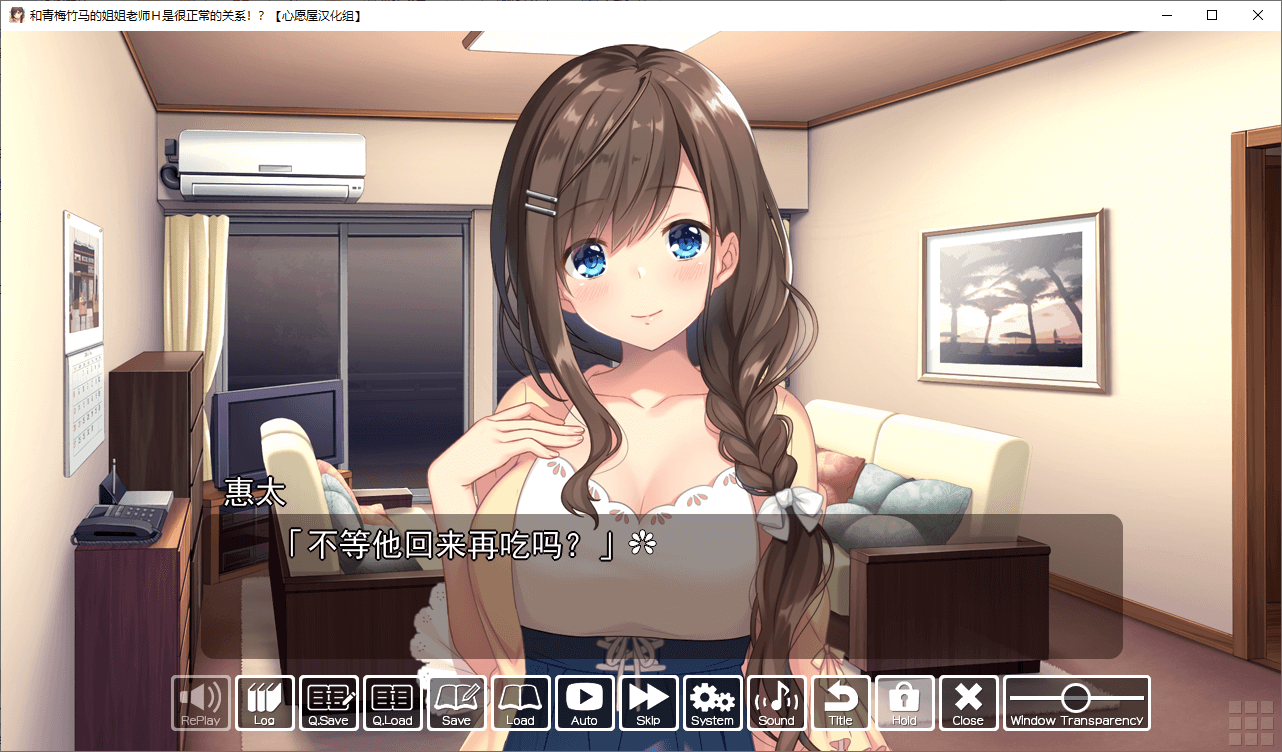The image size is (1282, 752).
Task: Activate Skip to fast-forward text
Action: [x=649, y=703]
